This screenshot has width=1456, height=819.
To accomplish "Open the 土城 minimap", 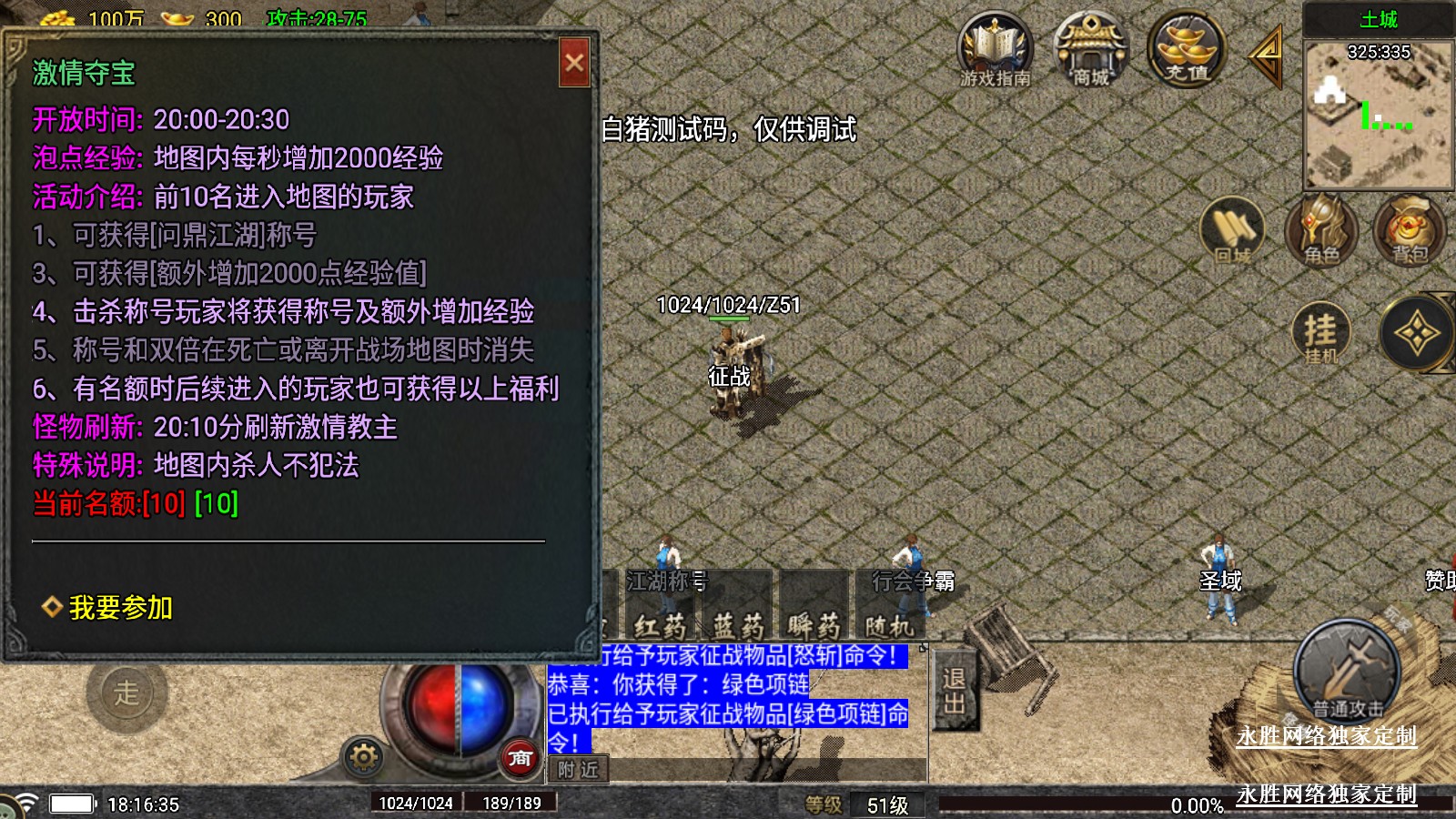I will [1378, 114].
